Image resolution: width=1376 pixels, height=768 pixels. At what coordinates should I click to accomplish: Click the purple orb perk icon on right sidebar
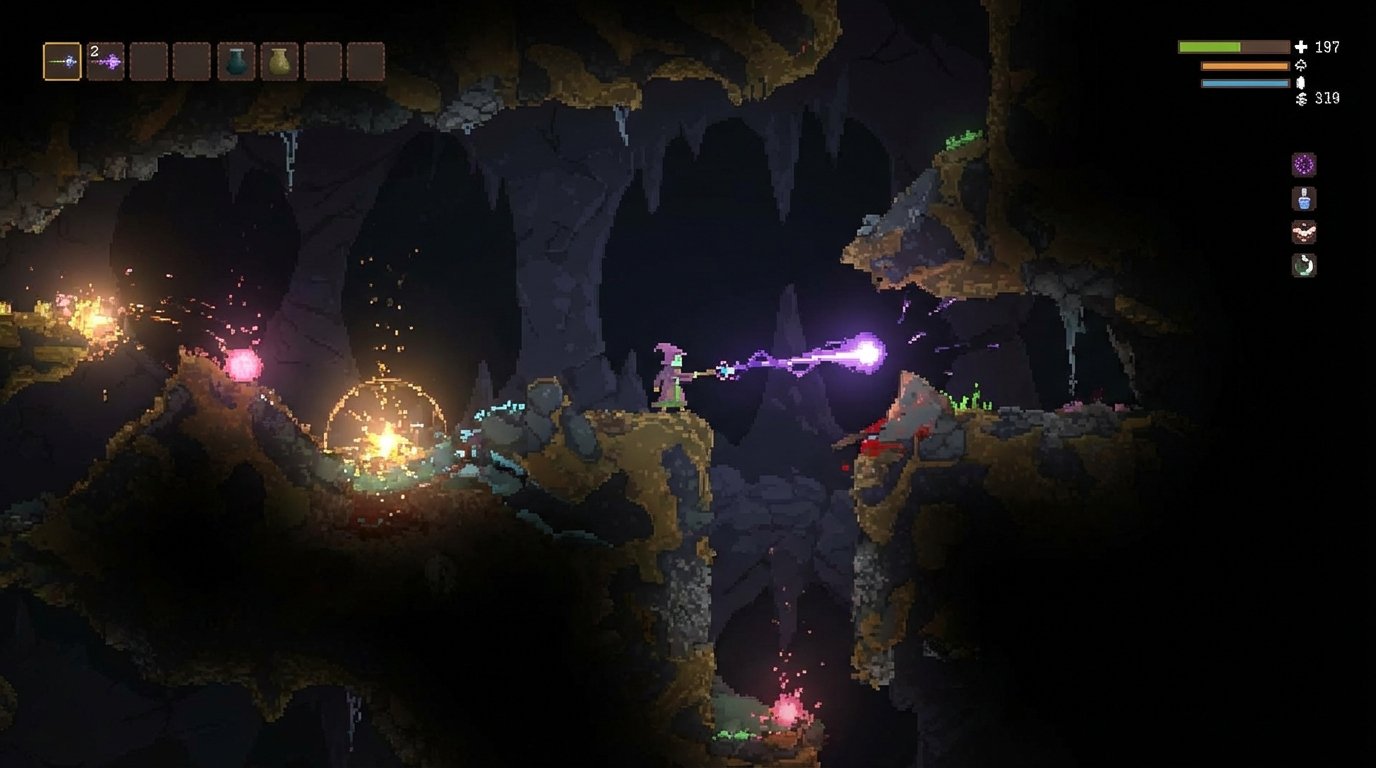click(1303, 165)
